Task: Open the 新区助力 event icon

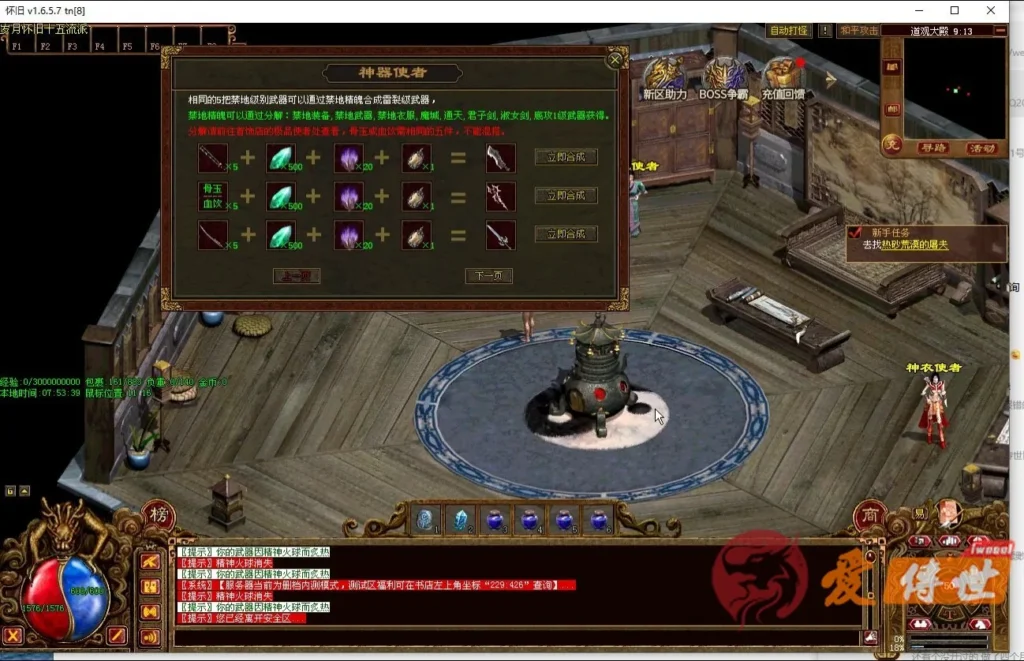Action: pos(665,78)
